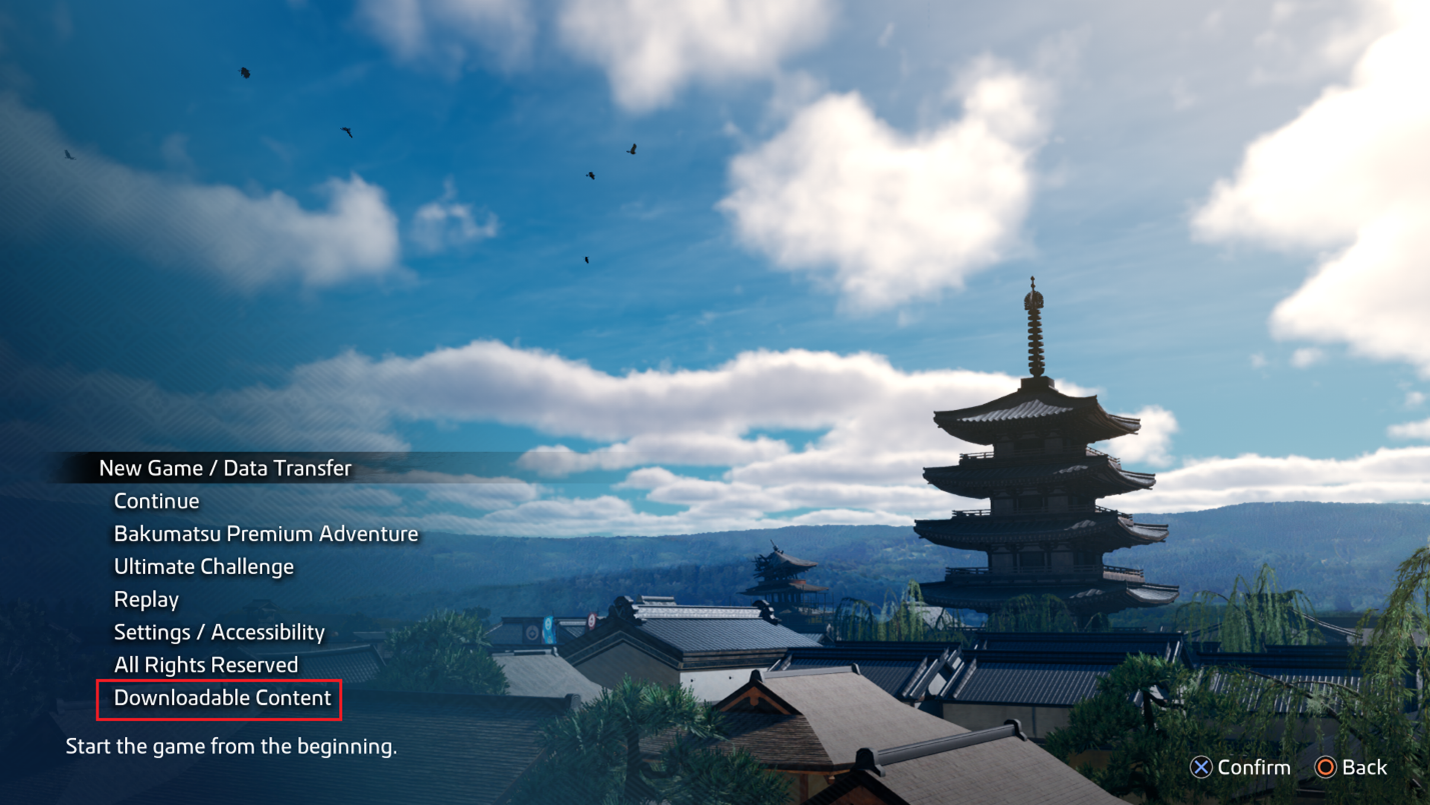The image size is (1430, 805).
Task: Open the Downloadable Content menu
Action: point(222,698)
